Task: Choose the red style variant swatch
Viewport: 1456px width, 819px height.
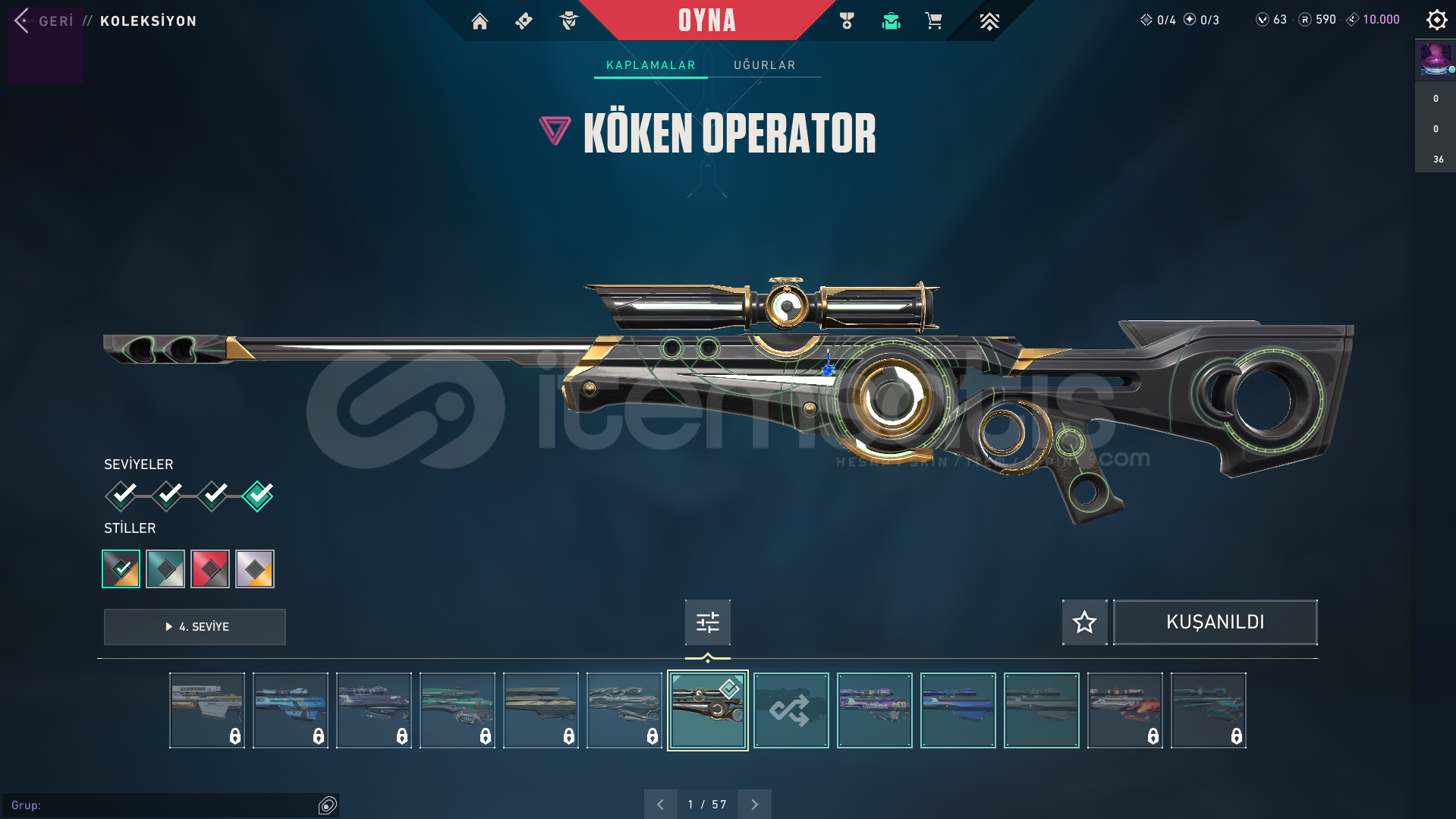Action: tap(210, 569)
